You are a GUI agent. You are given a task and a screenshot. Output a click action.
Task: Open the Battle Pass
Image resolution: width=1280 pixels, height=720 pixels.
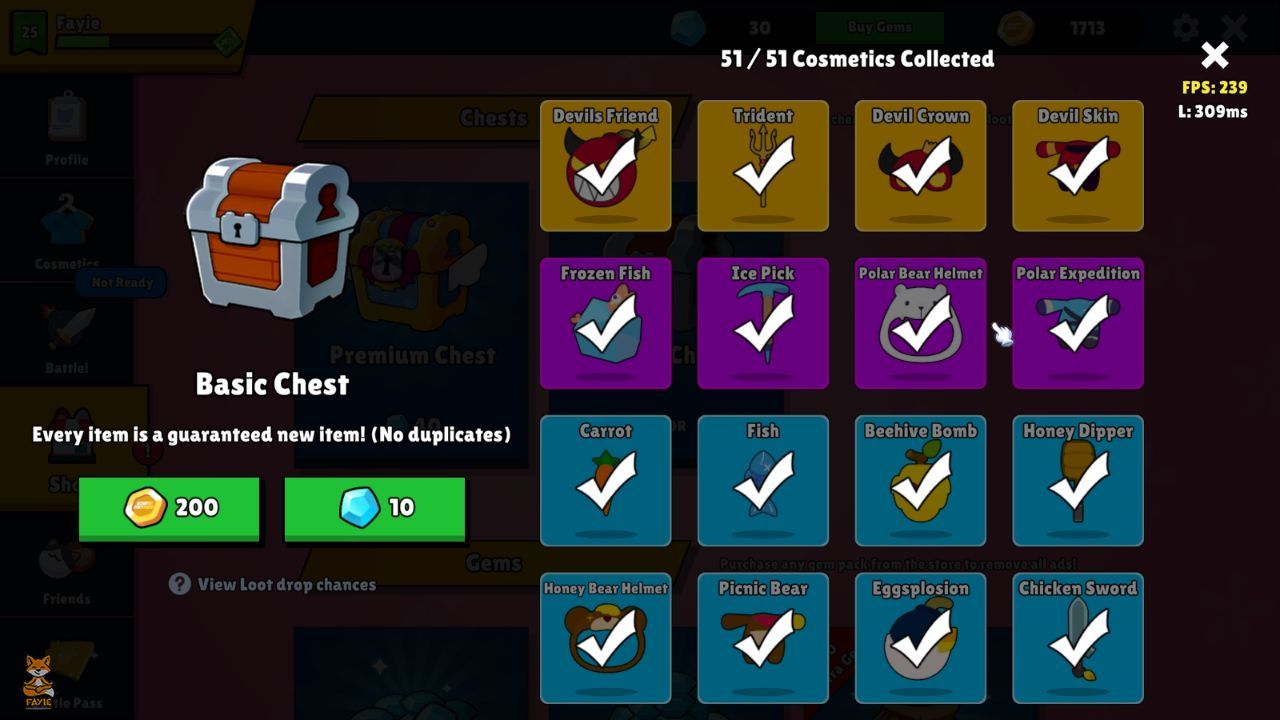pyautogui.click(x=65, y=670)
